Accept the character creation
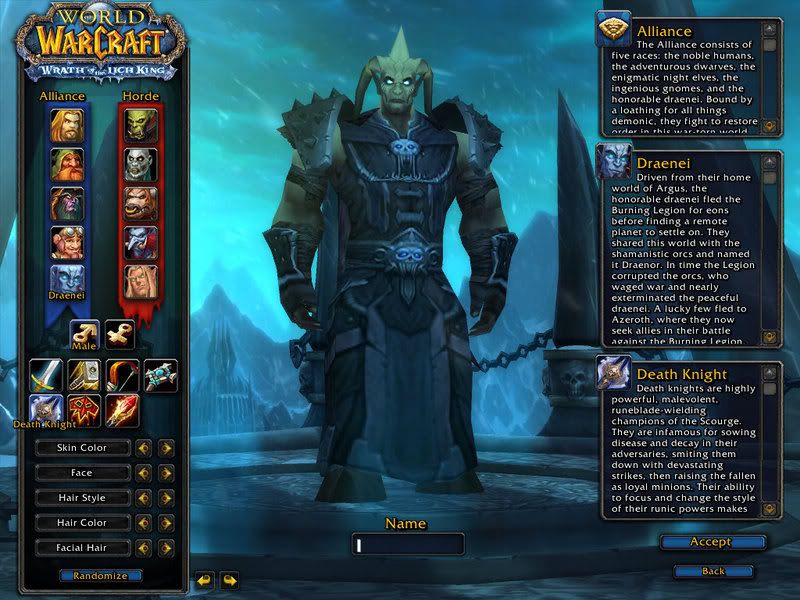 tap(712, 542)
